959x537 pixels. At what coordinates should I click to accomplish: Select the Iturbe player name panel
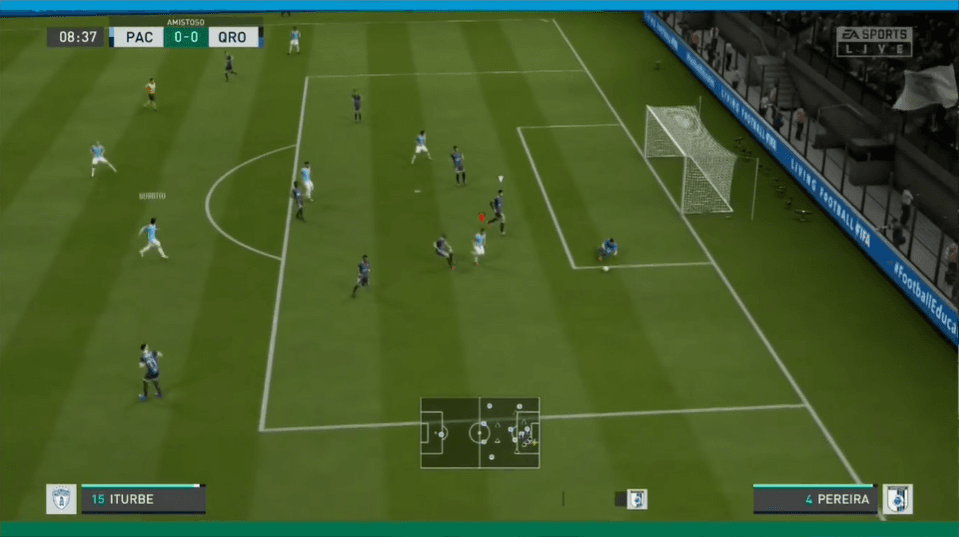(143, 499)
